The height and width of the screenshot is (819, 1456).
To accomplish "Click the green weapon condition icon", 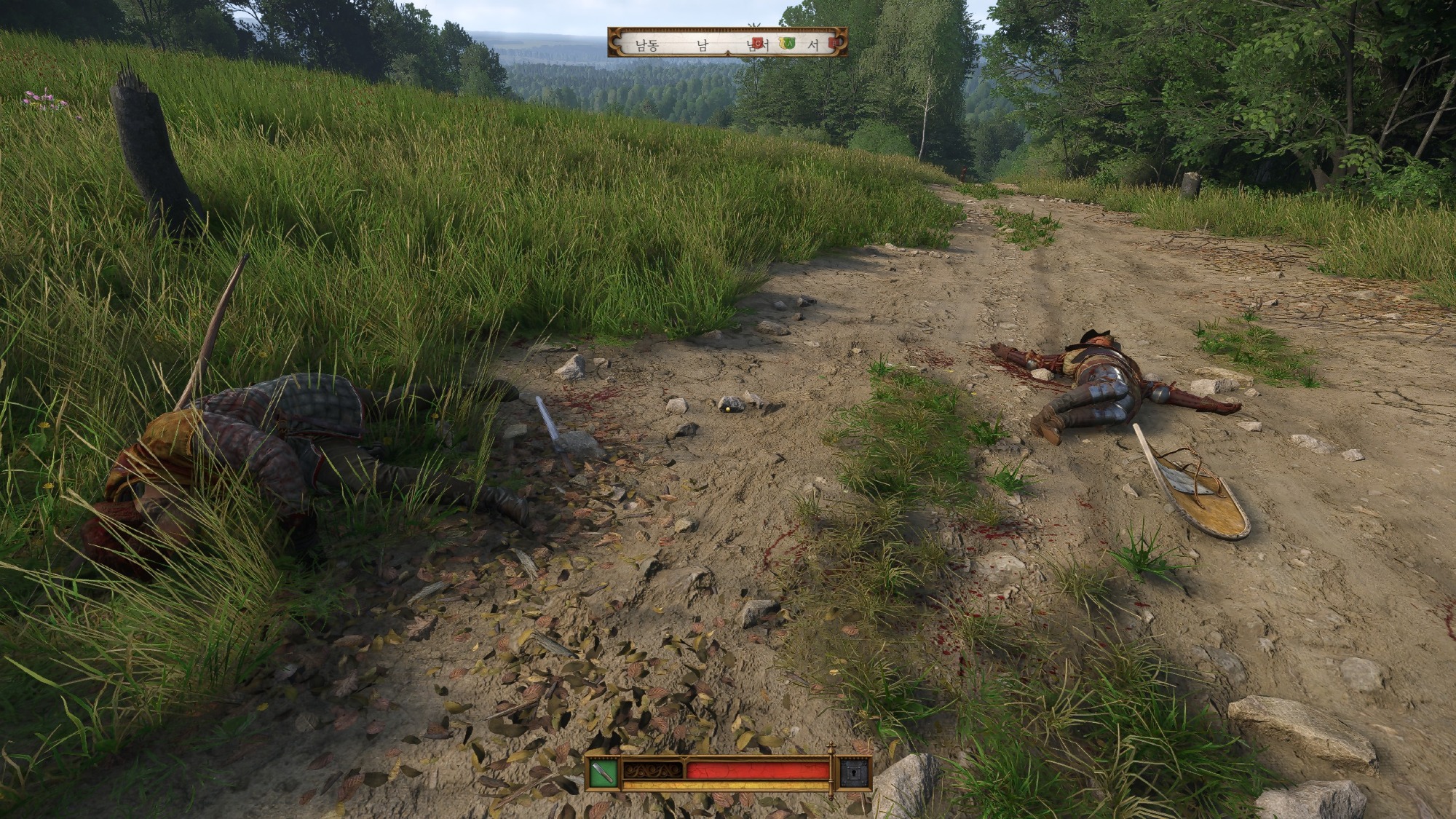I will click(x=602, y=774).
